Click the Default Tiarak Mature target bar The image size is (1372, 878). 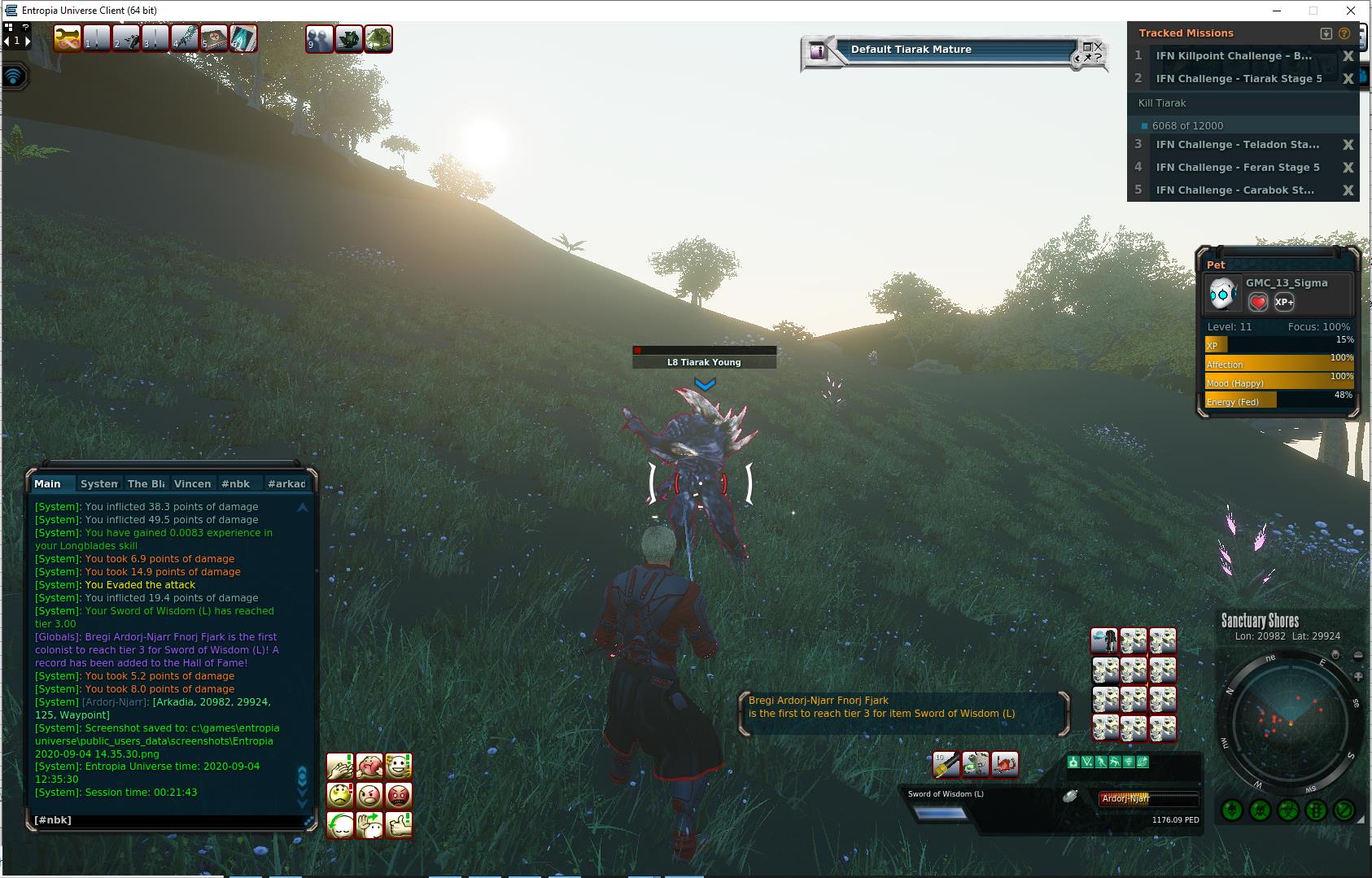click(952, 50)
